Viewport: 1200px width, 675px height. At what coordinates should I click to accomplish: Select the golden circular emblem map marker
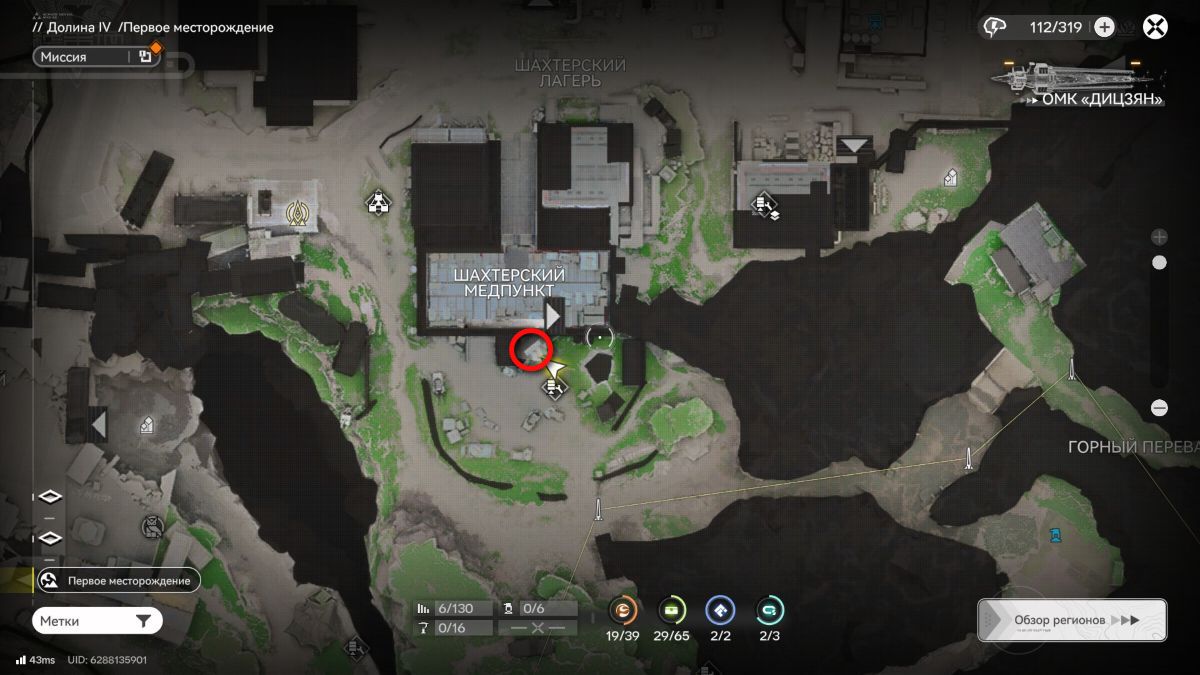point(297,212)
